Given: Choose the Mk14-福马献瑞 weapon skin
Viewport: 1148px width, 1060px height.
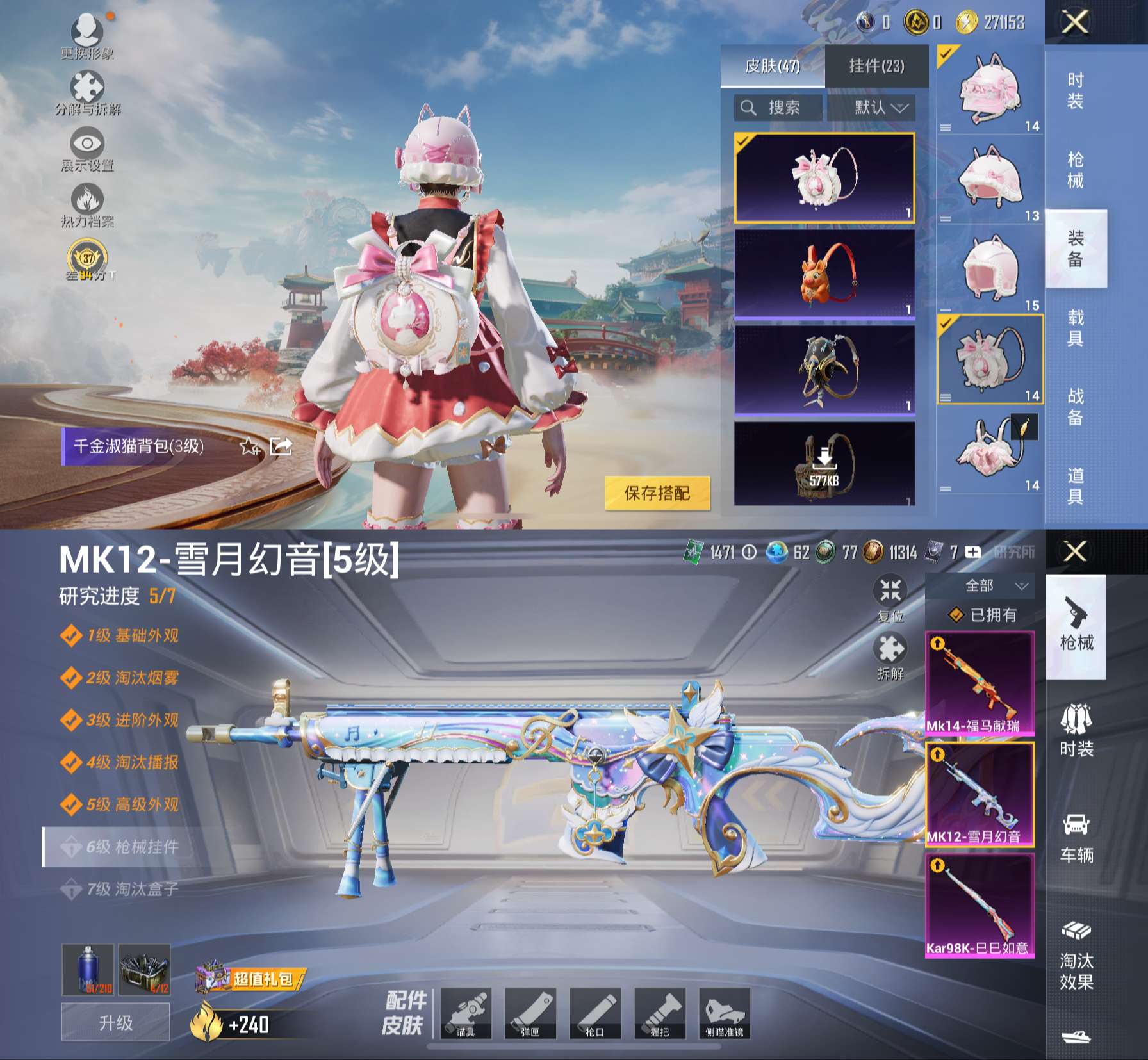Looking at the screenshot, I should pos(980,683).
